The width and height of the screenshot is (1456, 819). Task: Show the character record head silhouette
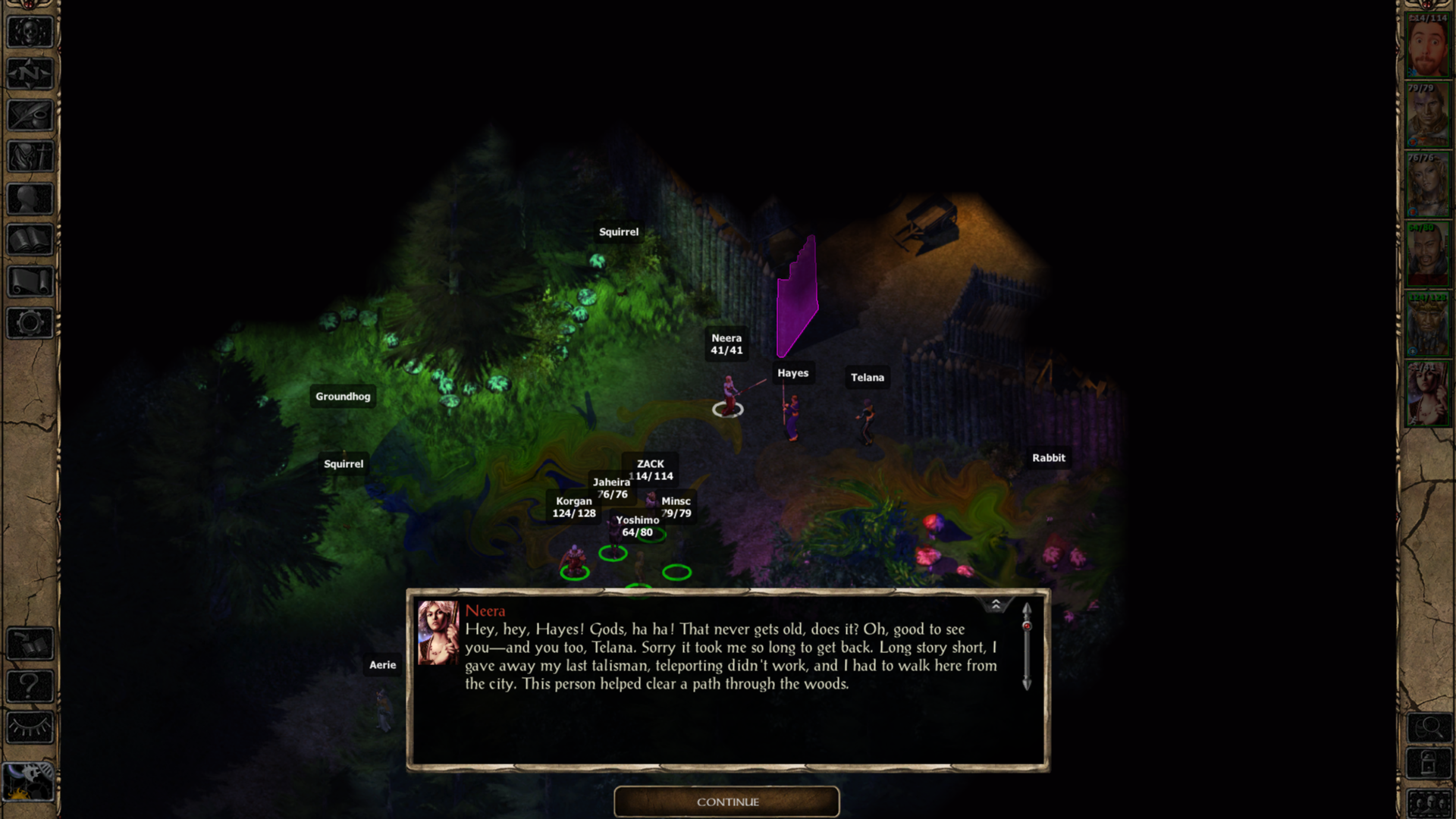point(30,199)
